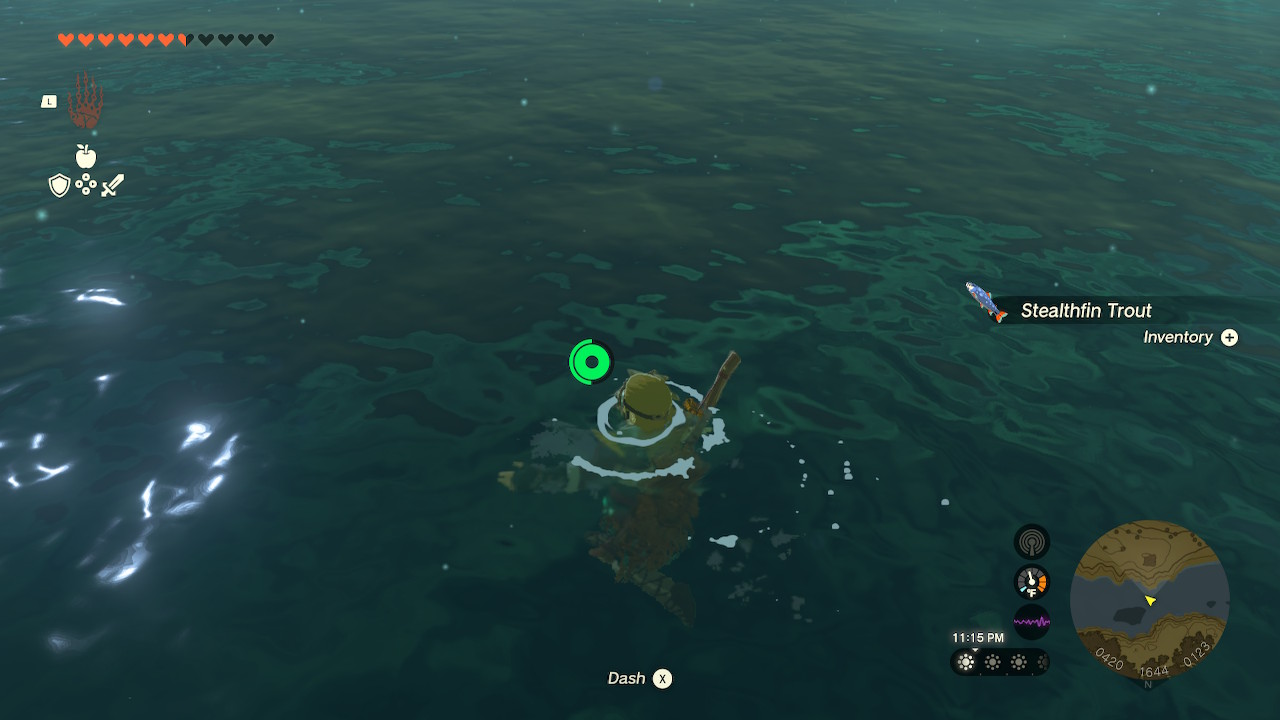
Task: Select the Stealthfin Trout pickup label
Action: (1086, 311)
